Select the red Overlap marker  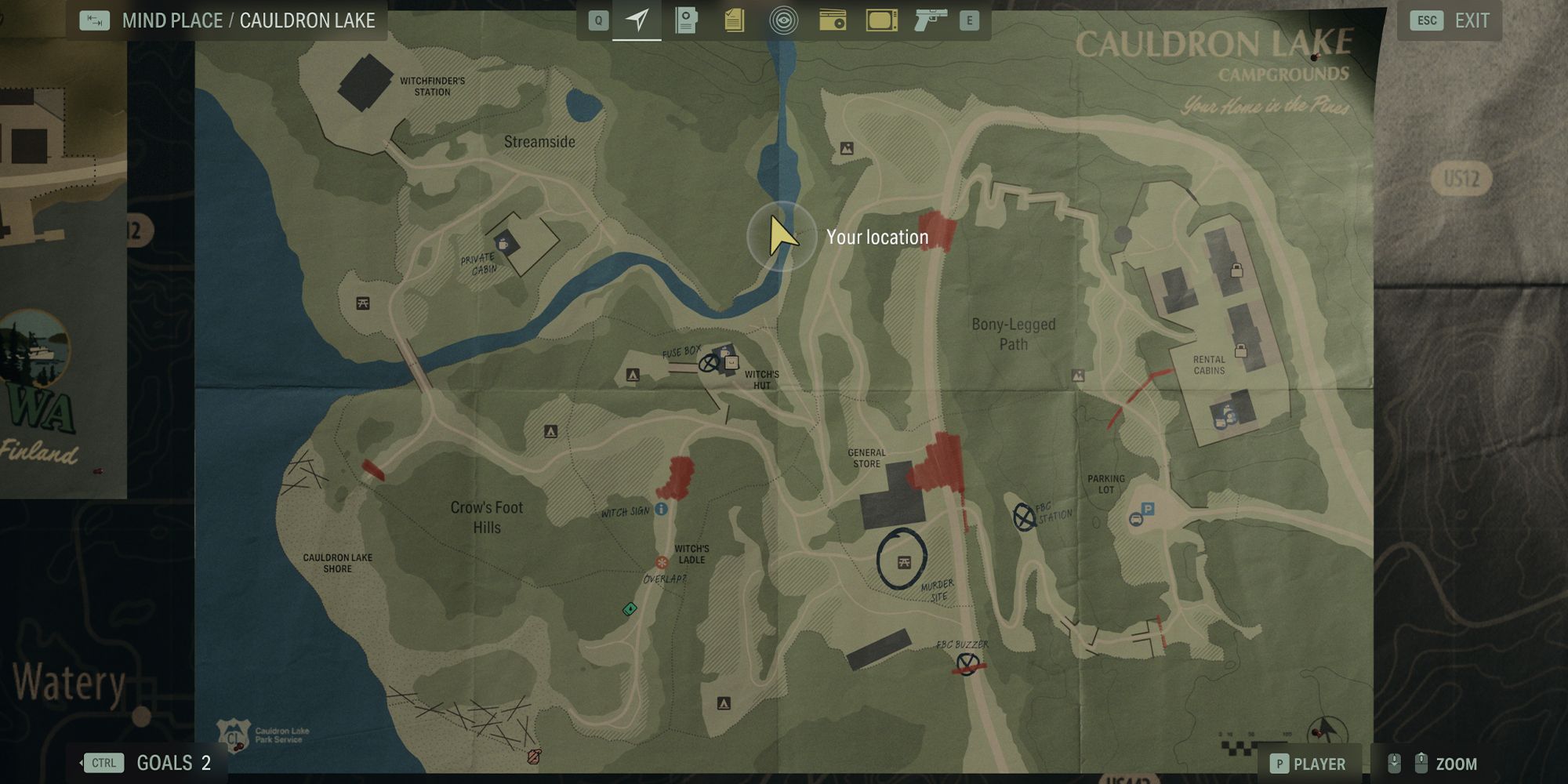tap(662, 563)
